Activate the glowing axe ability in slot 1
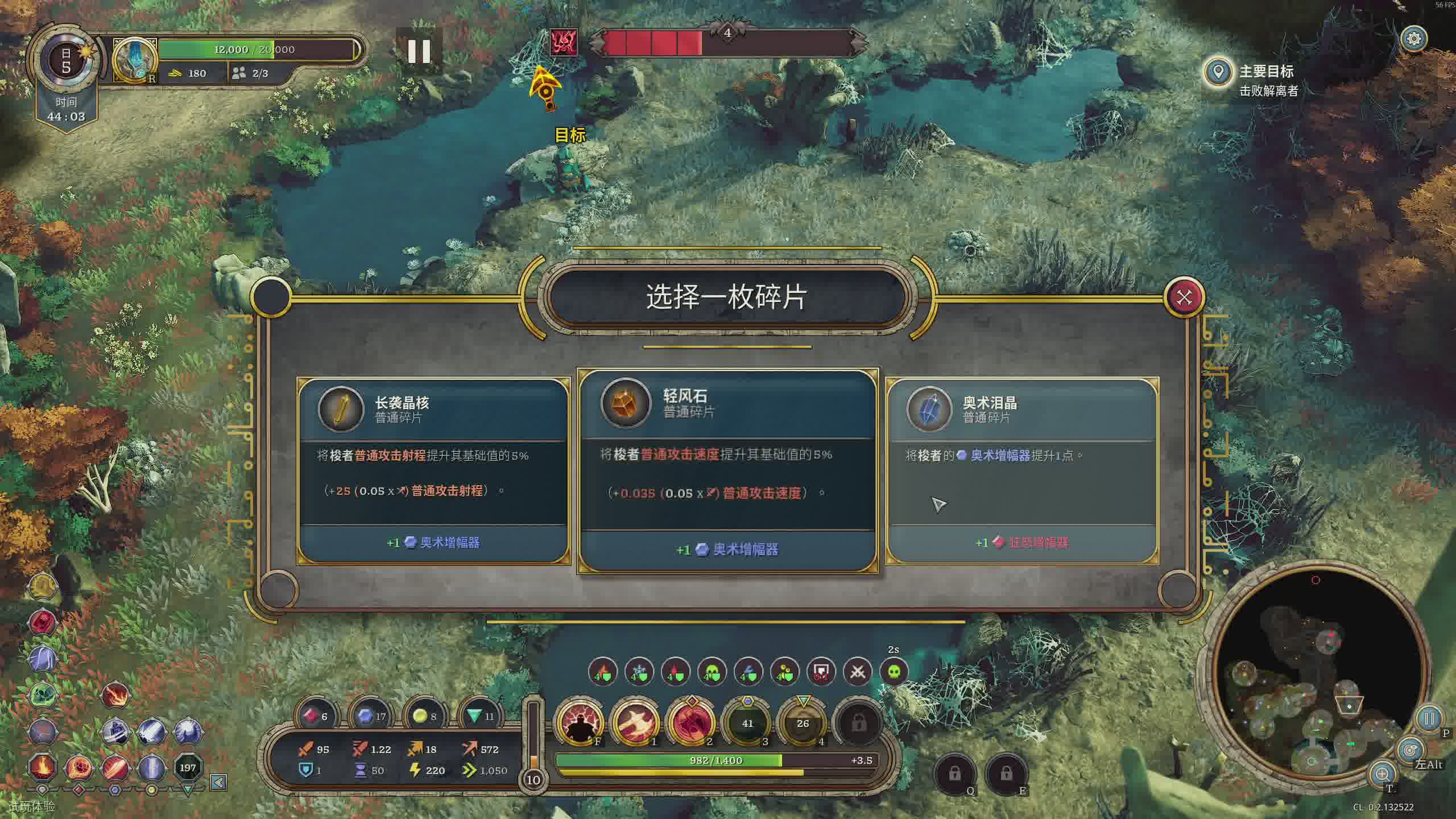 pyautogui.click(x=635, y=723)
